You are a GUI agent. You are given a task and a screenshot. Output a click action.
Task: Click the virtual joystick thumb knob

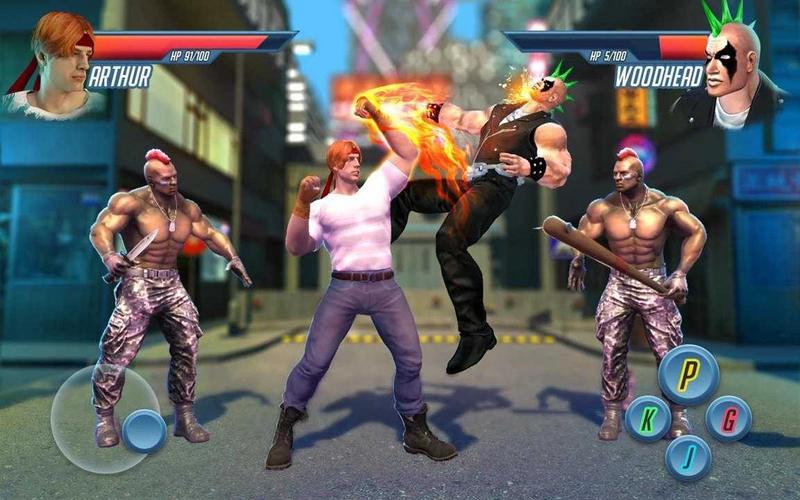coord(145,431)
